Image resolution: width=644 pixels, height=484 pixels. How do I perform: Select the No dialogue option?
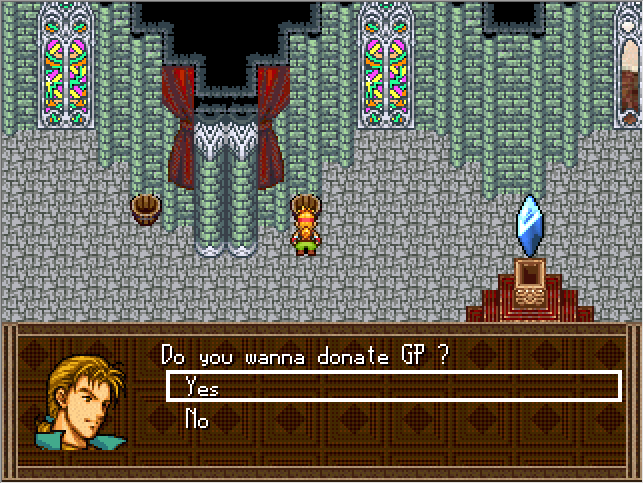click(197, 420)
